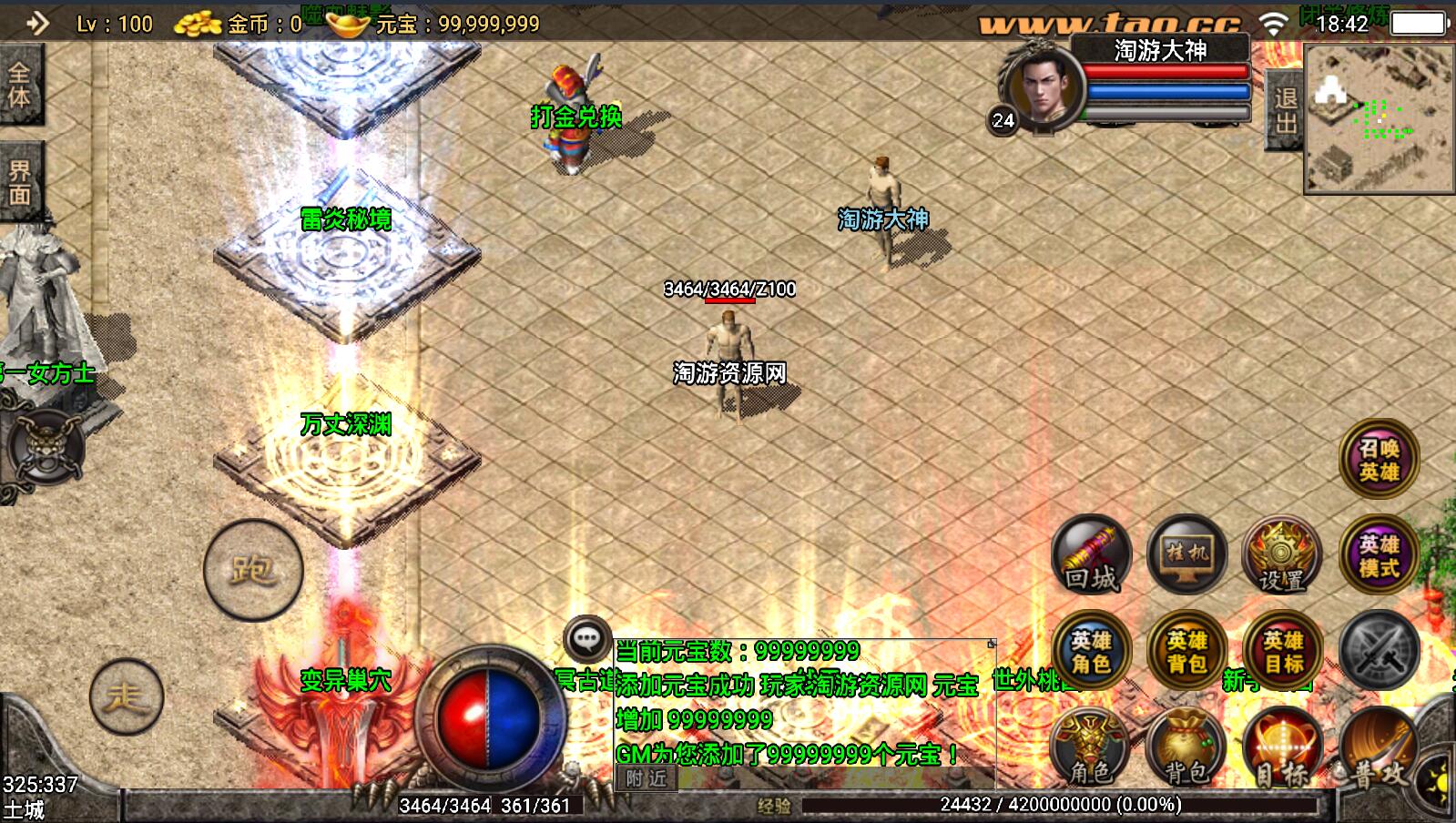Switch to the 附近 nearby chat tab
Image resolution: width=1456 pixels, height=823 pixels.
point(646,778)
